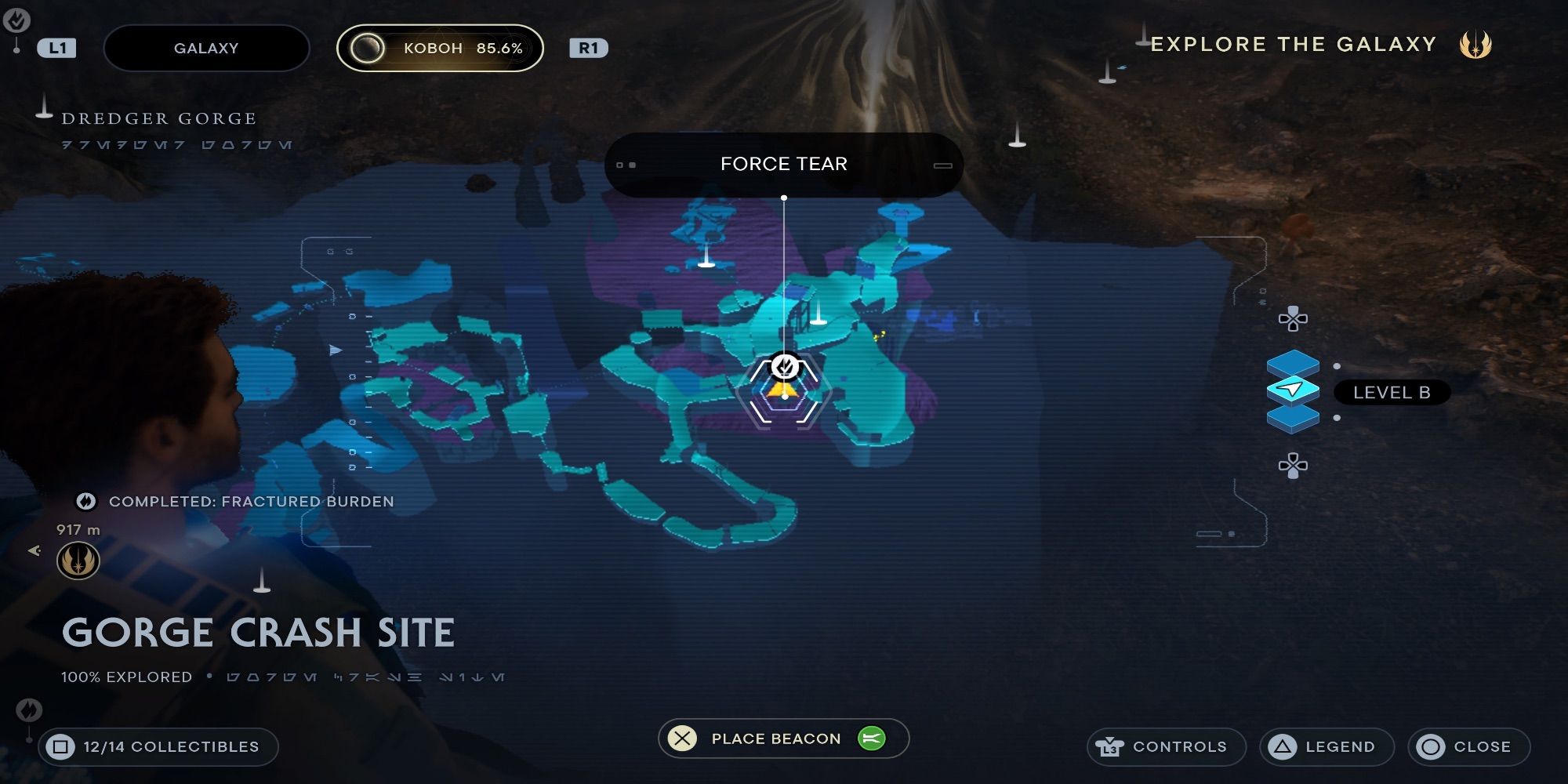Click the Koboh planet orb icon
Viewport: 1568px width, 784px height.
coord(367,48)
